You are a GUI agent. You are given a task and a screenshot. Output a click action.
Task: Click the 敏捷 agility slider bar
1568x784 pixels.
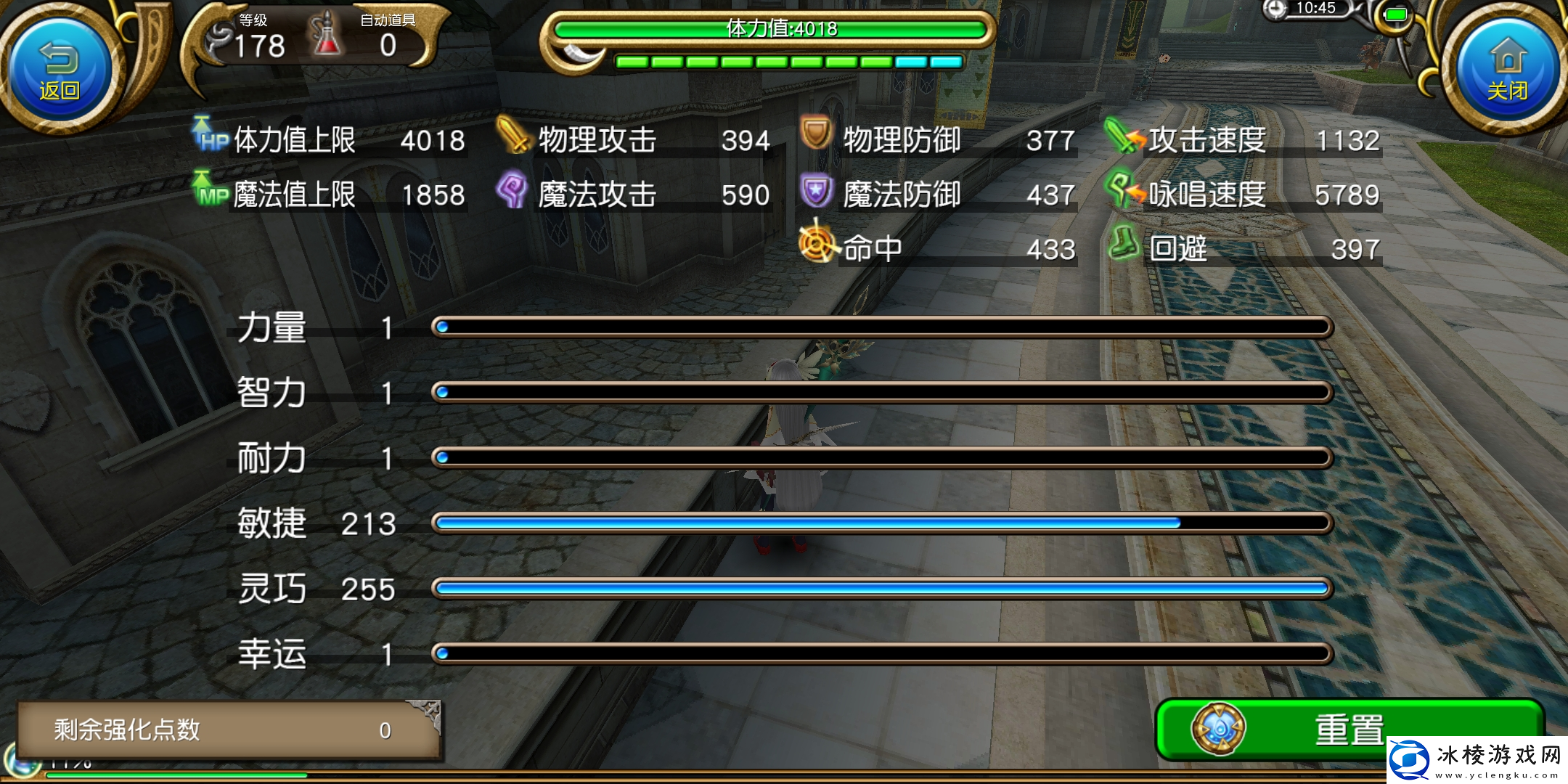click(x=881, y=523)
